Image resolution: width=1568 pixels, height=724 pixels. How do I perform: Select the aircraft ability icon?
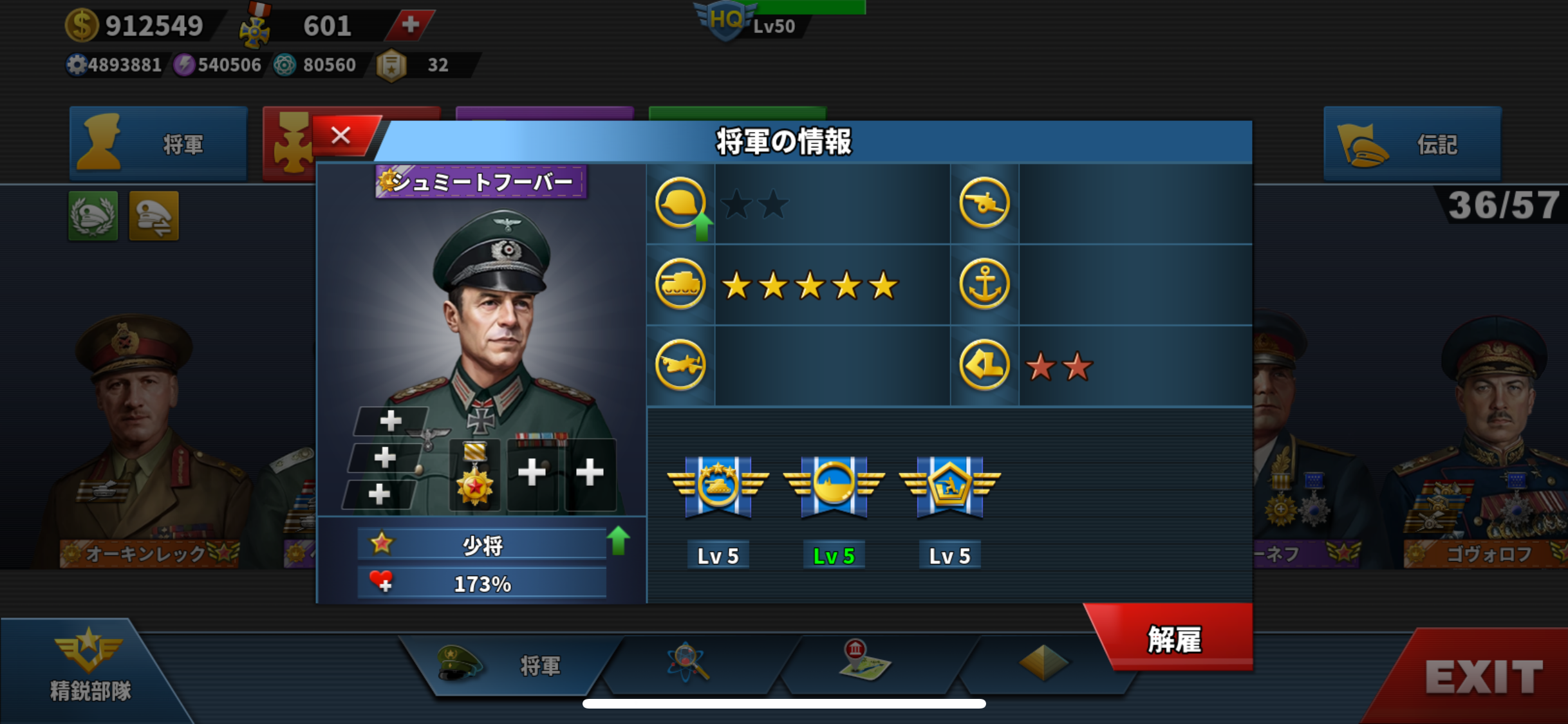pyautogui.click(x=680, y=365)
